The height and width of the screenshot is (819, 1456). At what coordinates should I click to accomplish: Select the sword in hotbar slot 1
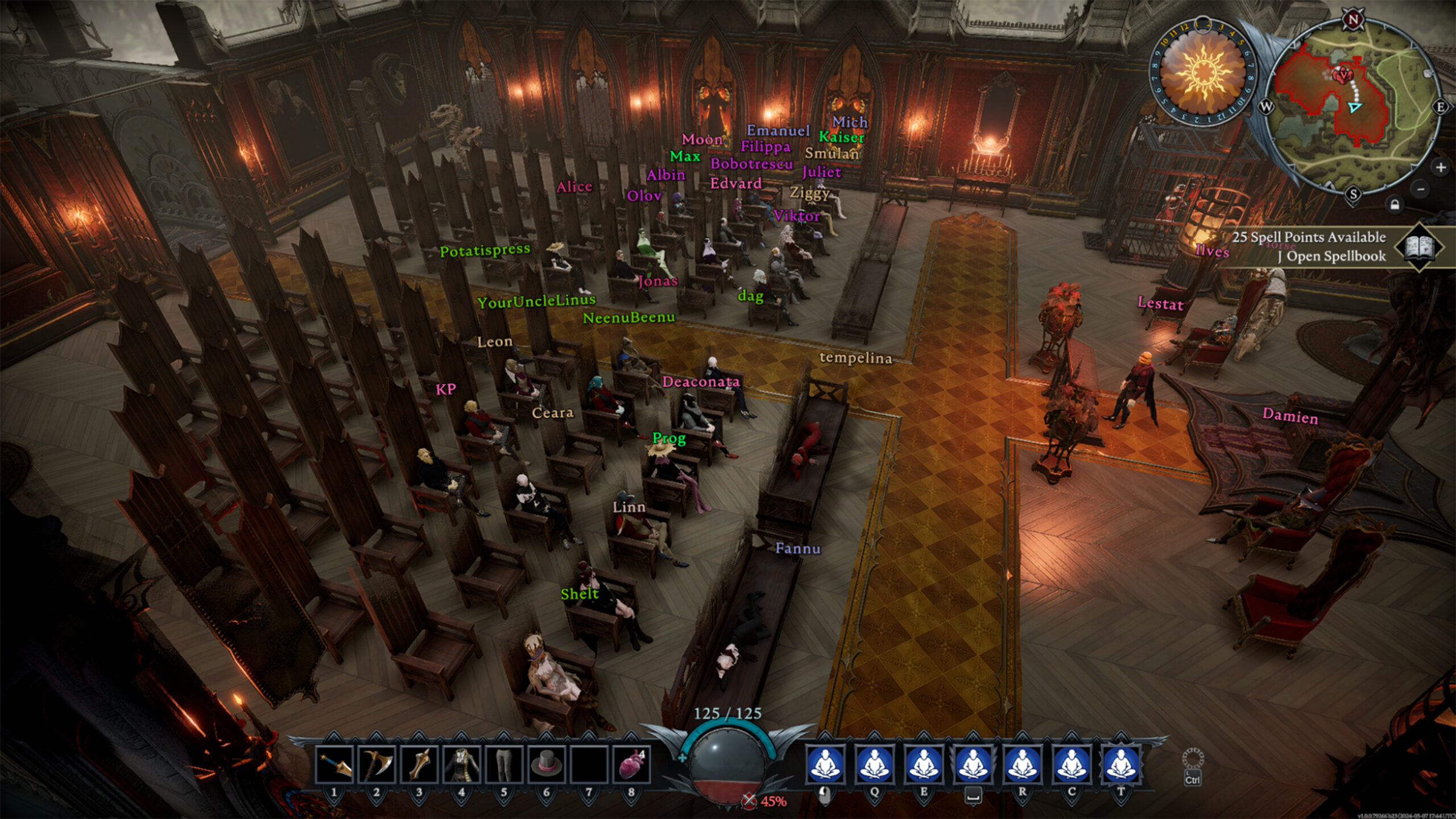point(334,764)
